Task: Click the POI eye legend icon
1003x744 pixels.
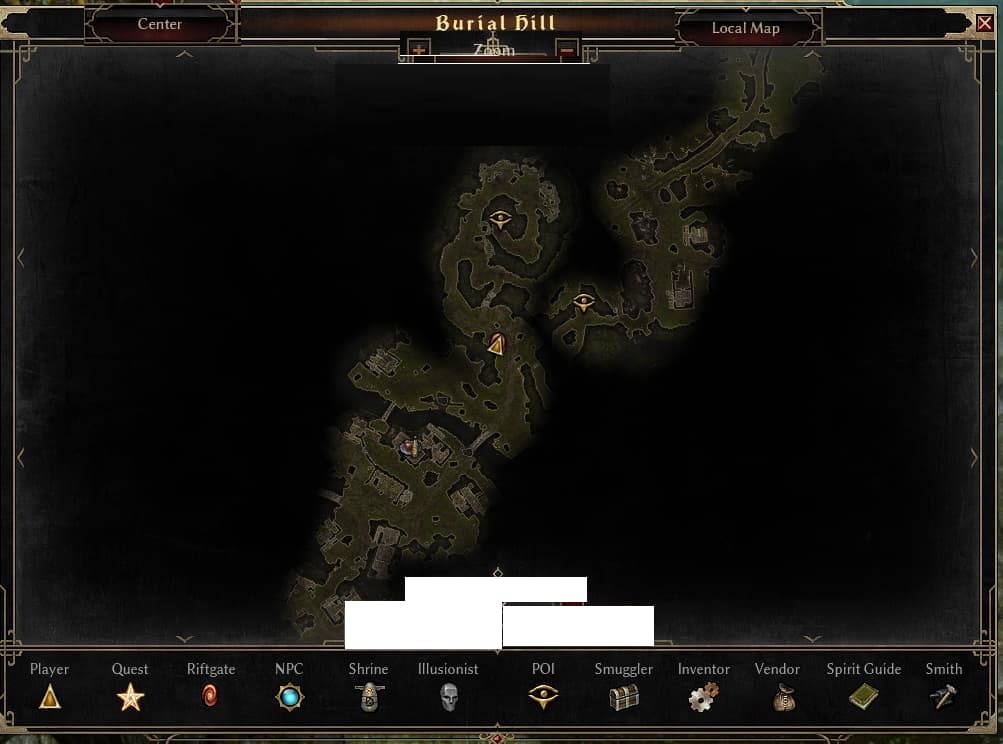Action: (543, 697)
